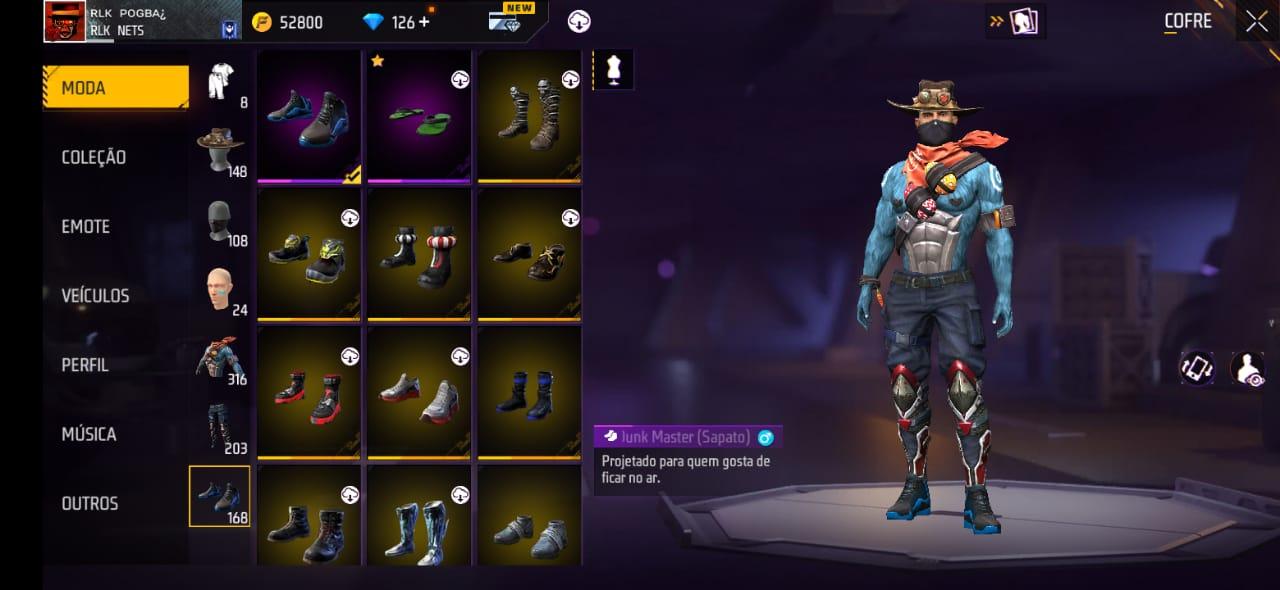Add diamonds with the plus button
Viewport: 1280px width, 590px height.
(x=425, y=22)
